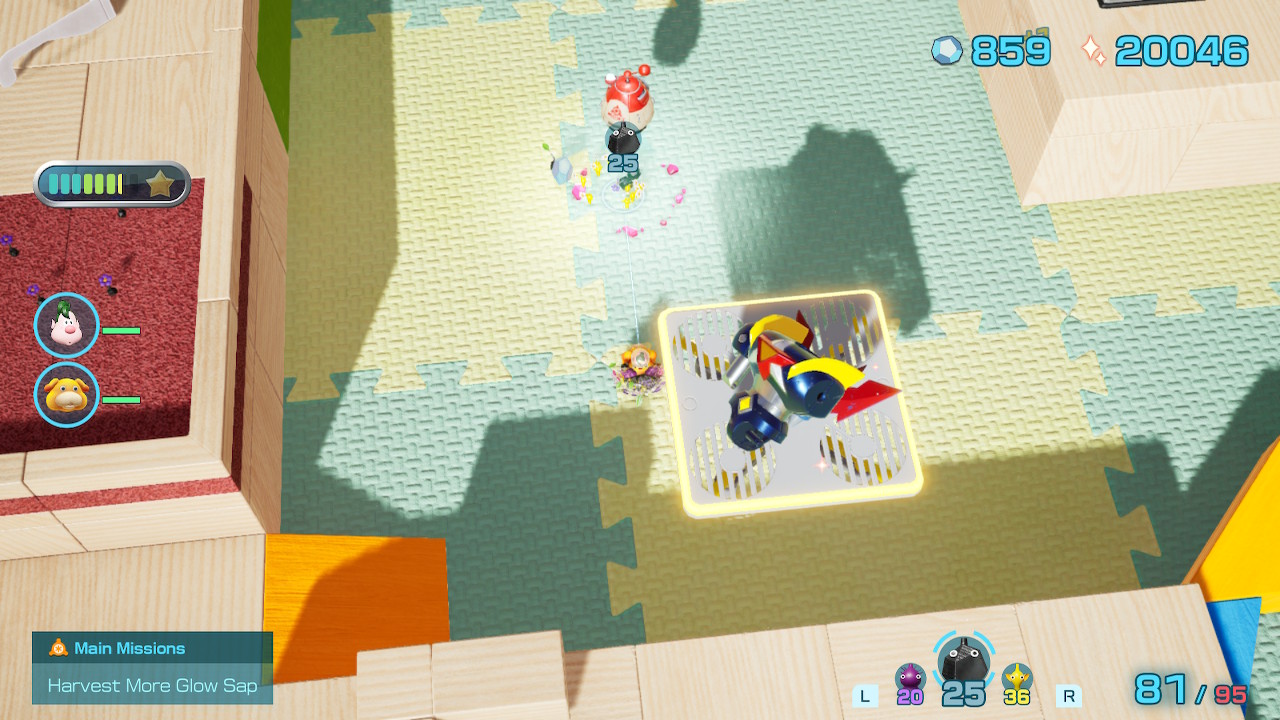Image resolution: width=1280 pixels, height=720 pixels.
Task: Choose the rock Pikmin squad icon
Action: point(963,660)
